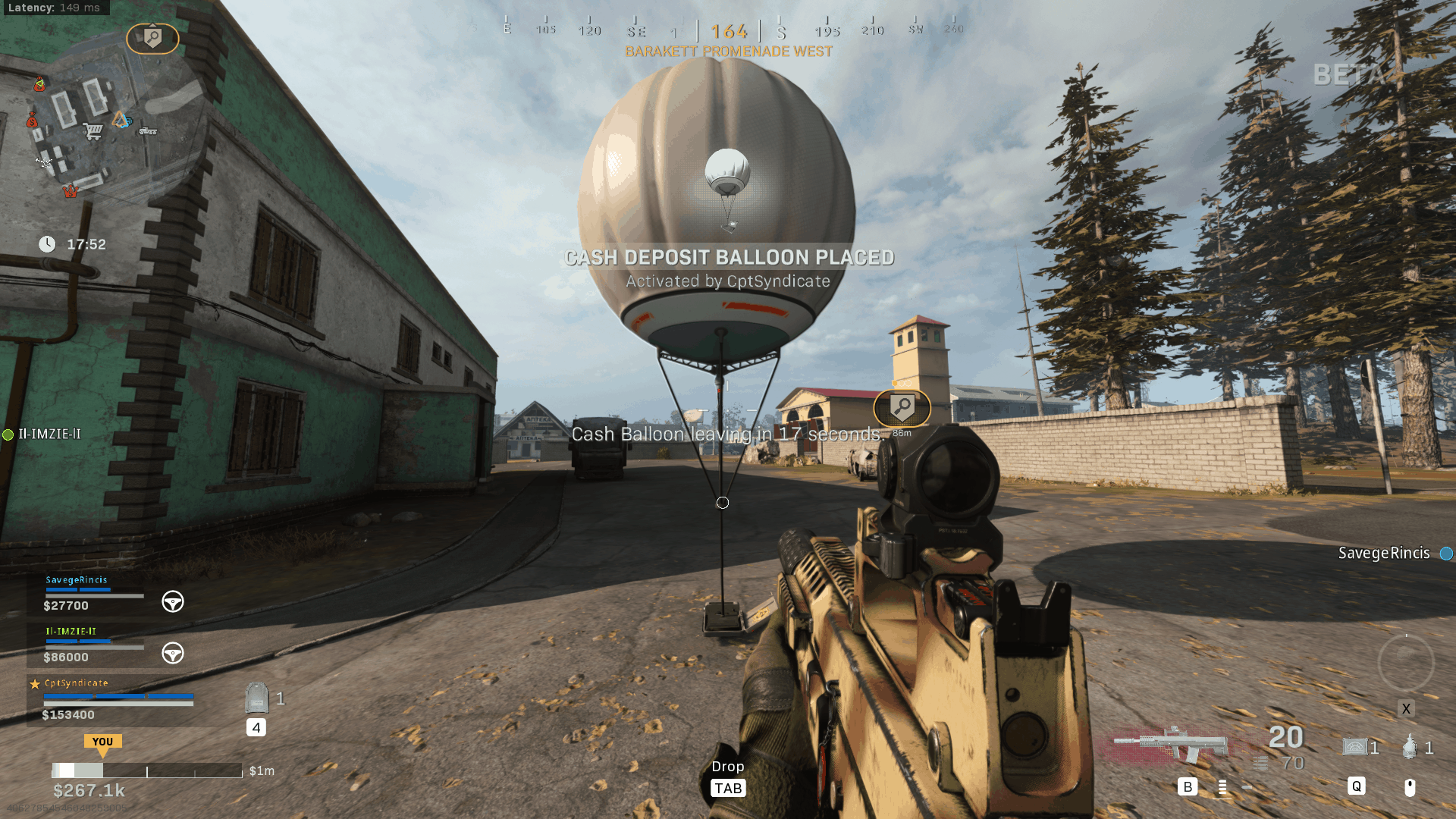Activate the circular field upgrade indicator
1456x819 pixels.
pyautogui.click(x=1405, y=663)
